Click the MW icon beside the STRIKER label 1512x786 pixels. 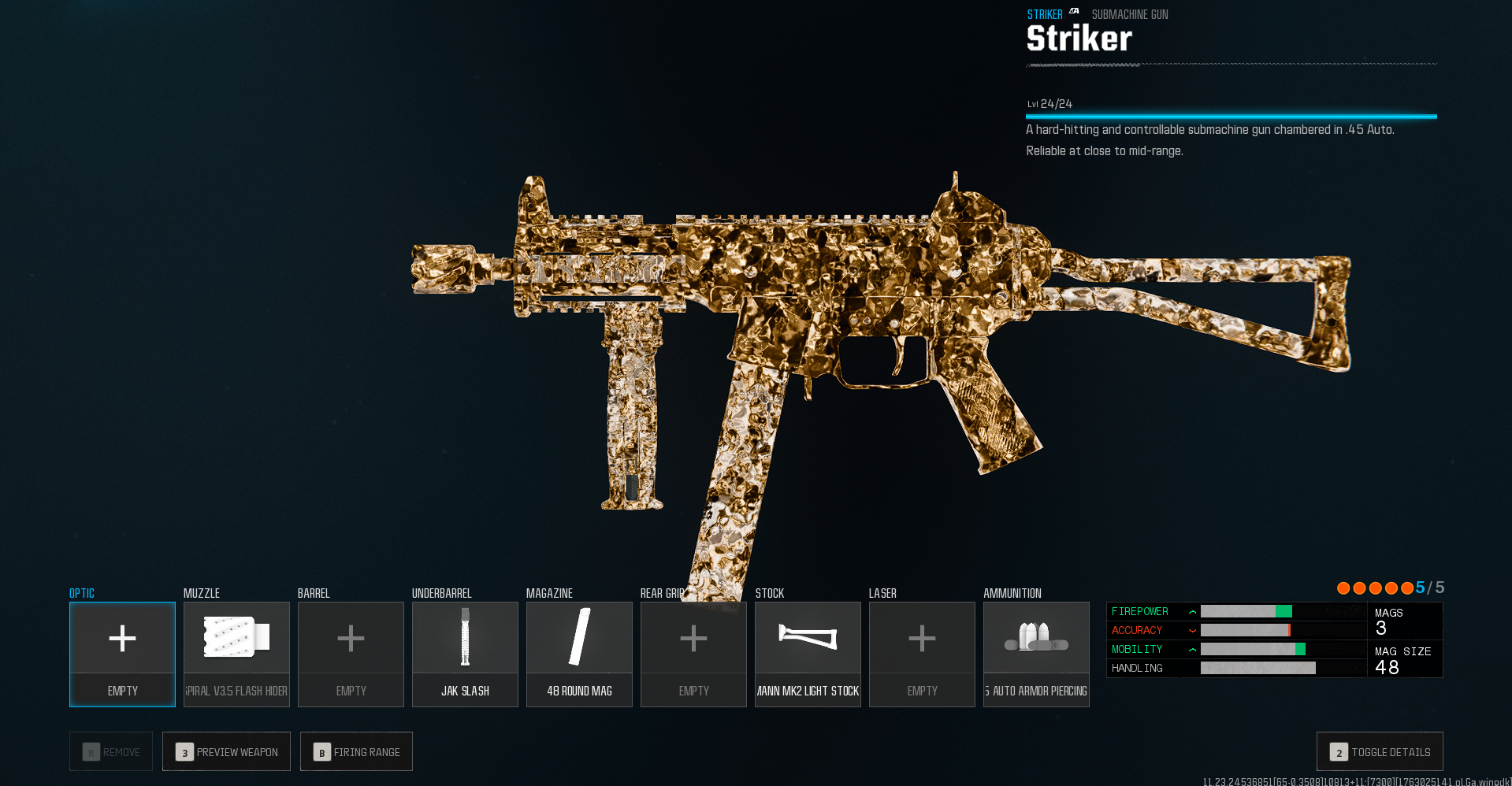click(1073, 13)
